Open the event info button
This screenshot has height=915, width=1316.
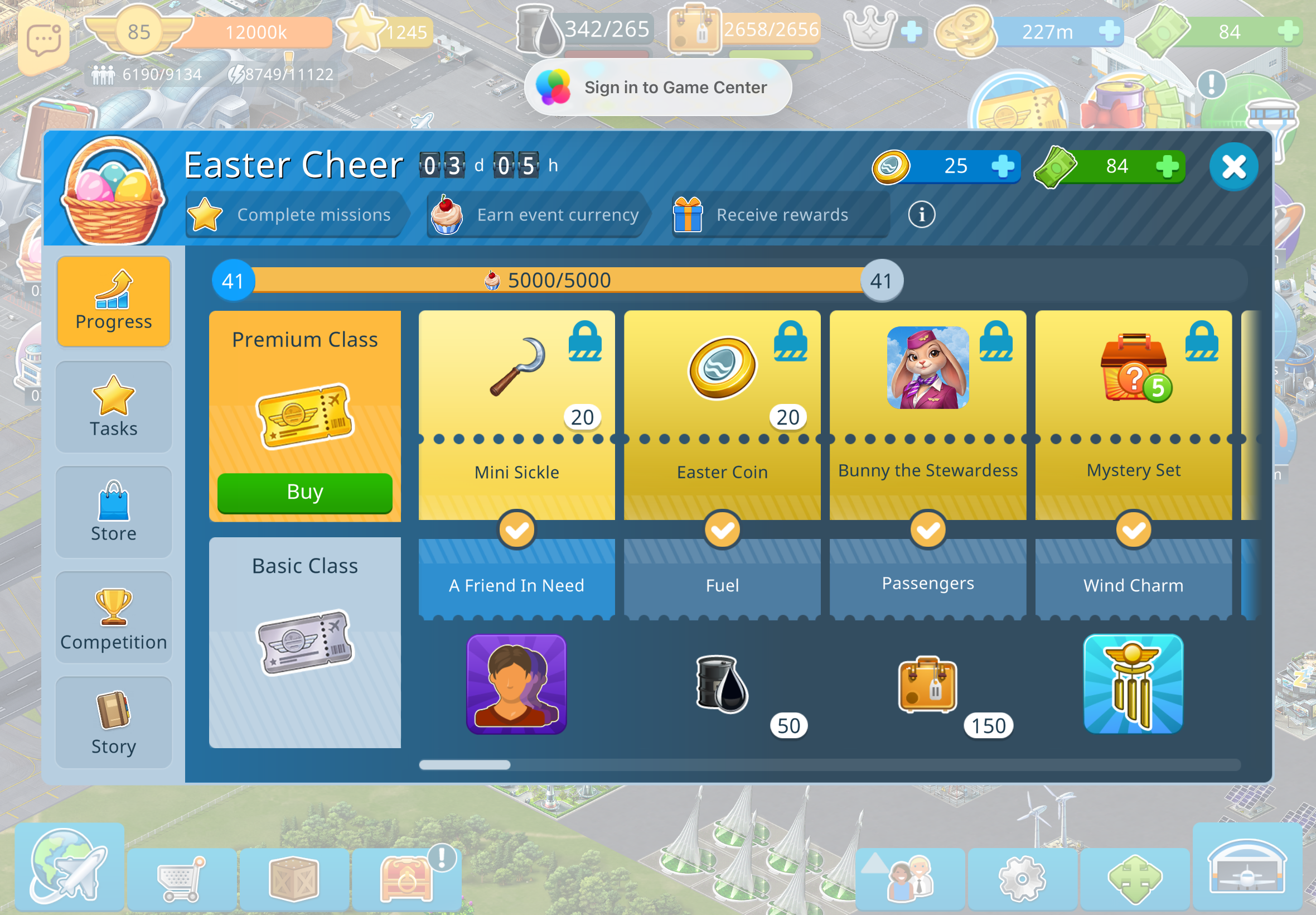pyautogui.click(x=921, y=214)
